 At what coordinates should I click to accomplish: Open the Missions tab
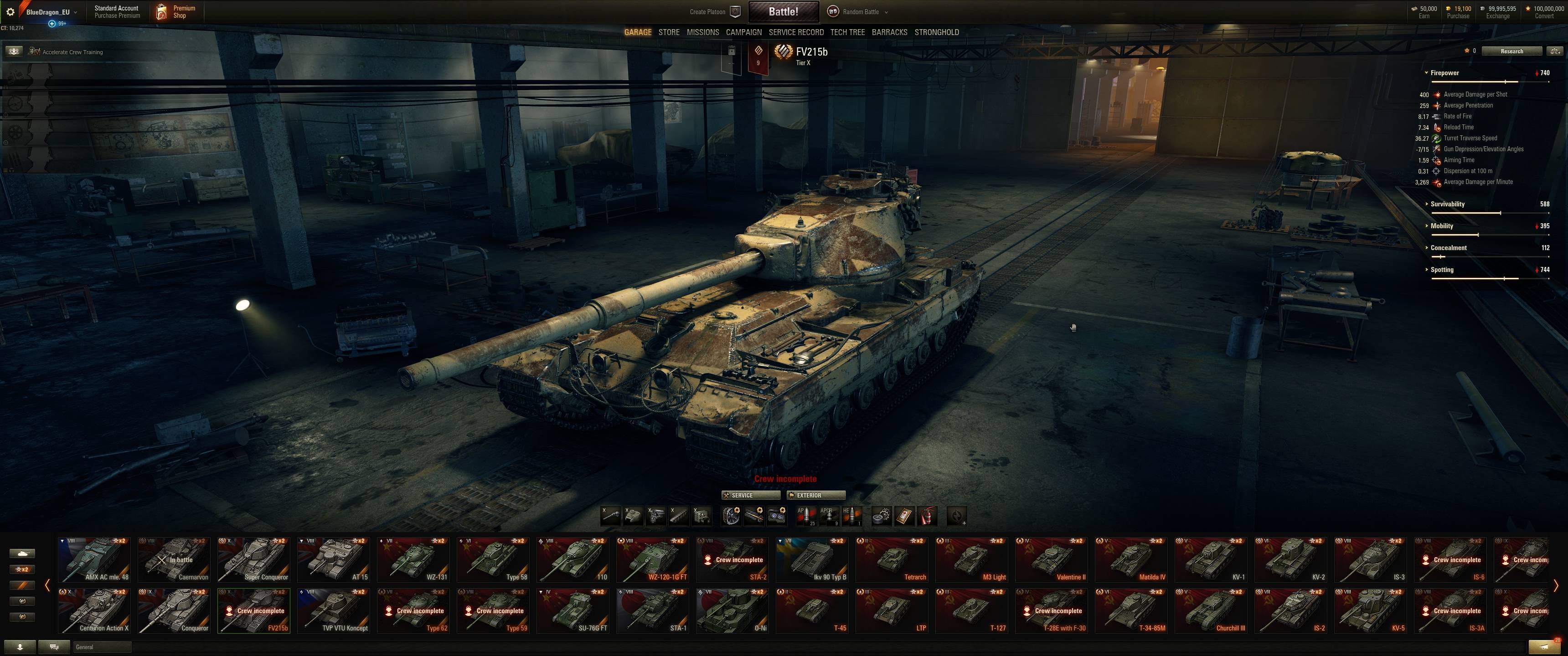pos(702,32)
